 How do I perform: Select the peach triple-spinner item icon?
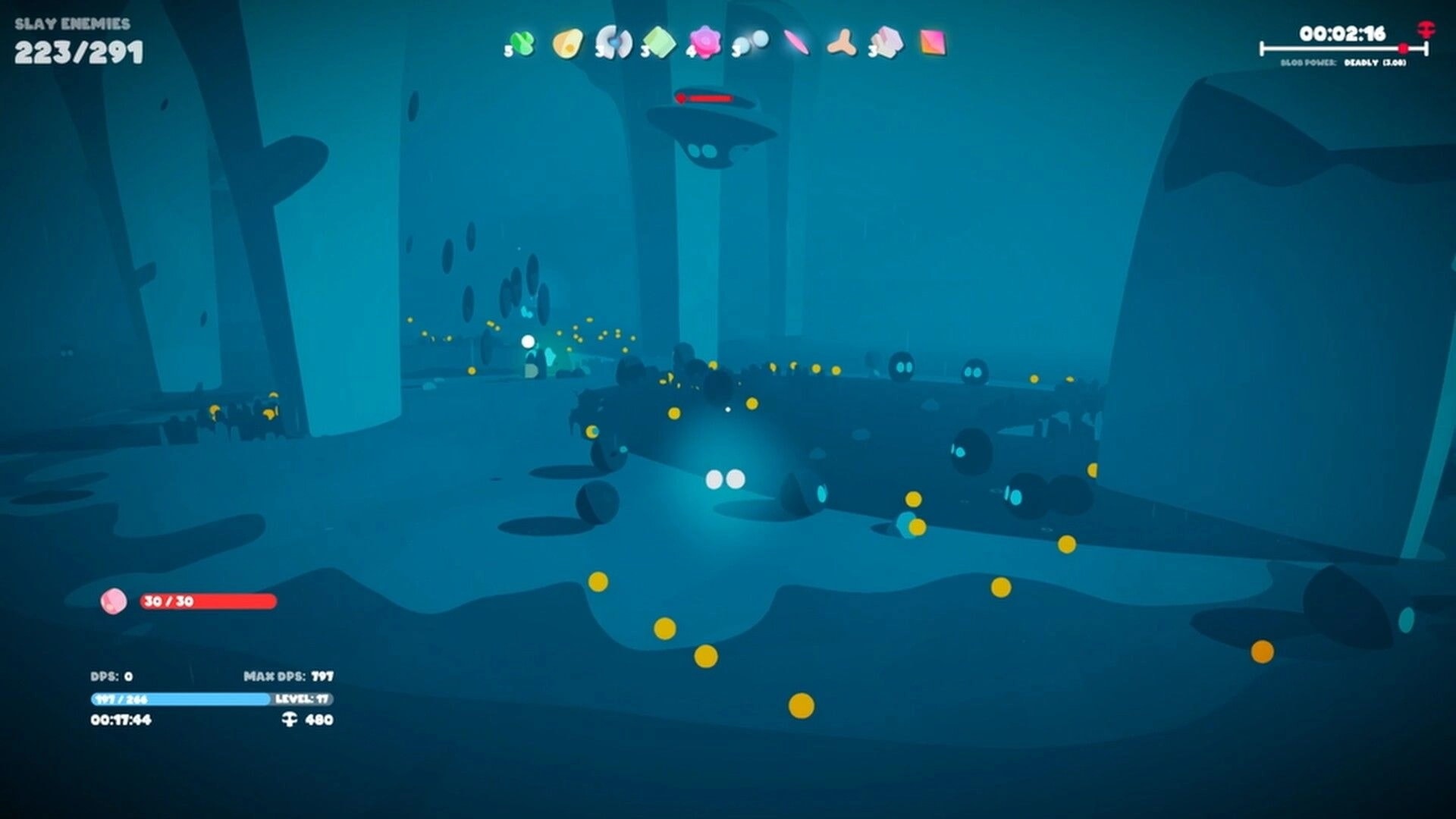(842, 43)
